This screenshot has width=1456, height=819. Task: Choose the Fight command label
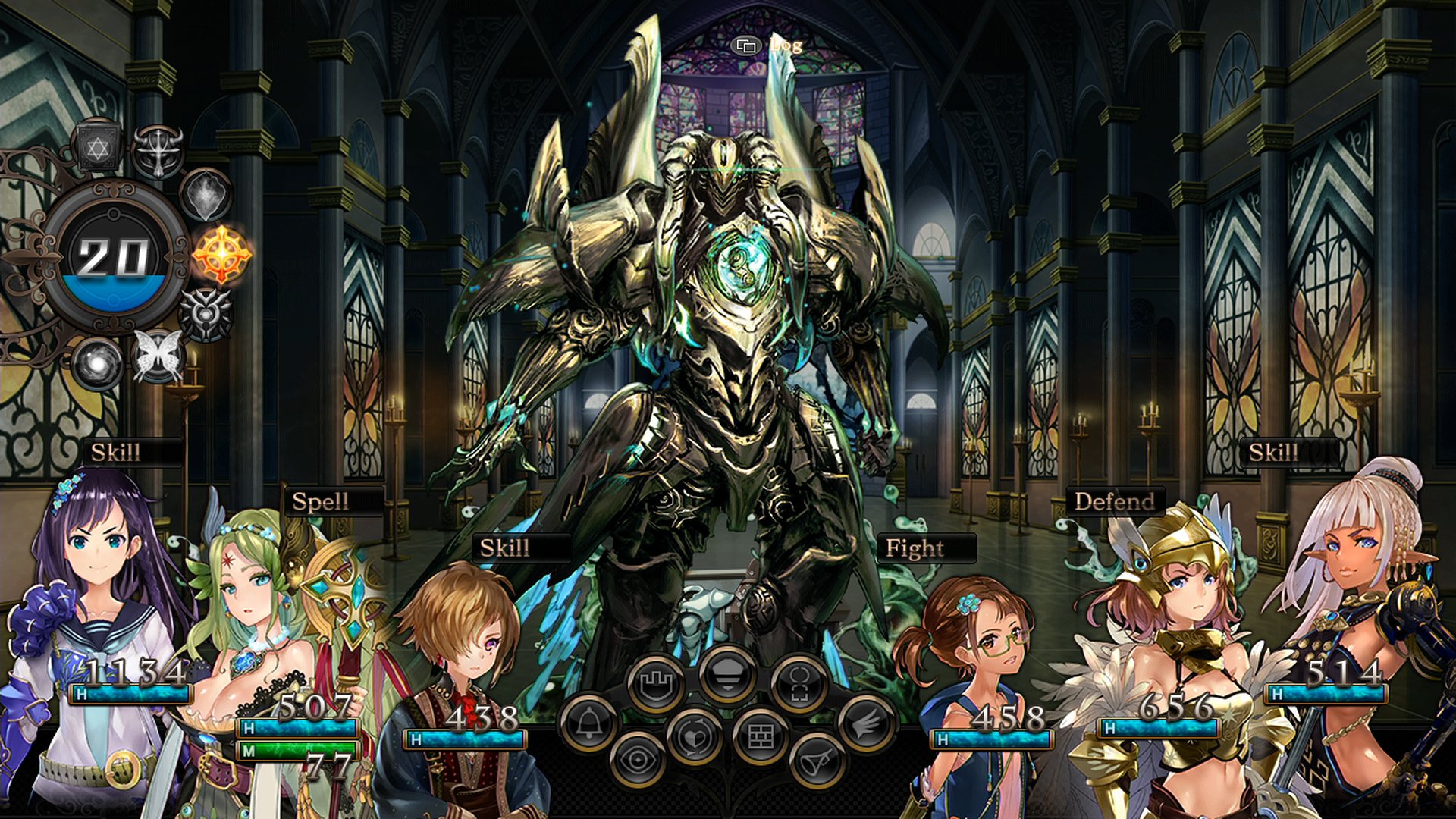coord(915,548)
